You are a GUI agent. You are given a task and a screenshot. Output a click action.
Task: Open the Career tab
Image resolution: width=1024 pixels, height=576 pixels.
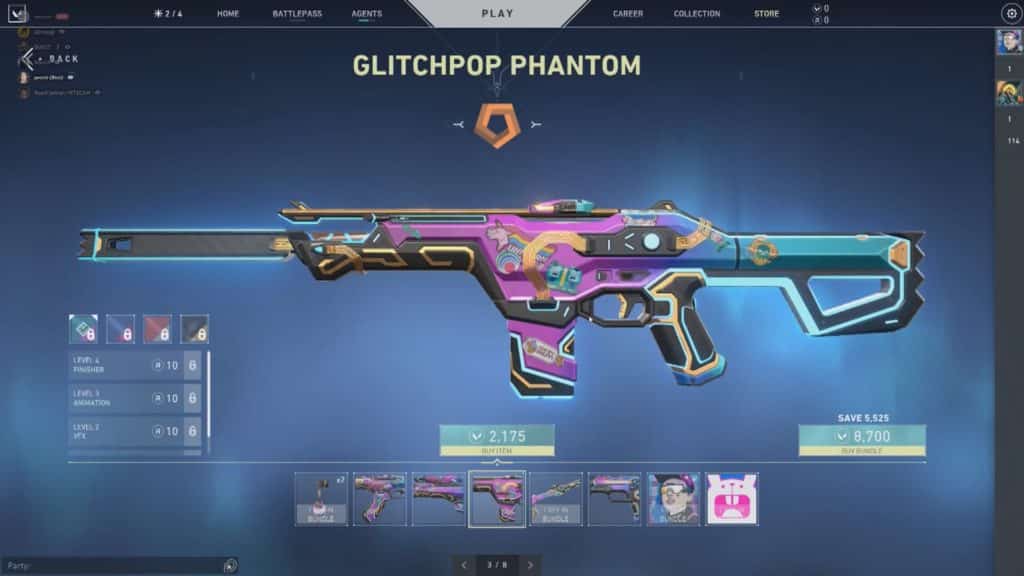coord(628,14)
